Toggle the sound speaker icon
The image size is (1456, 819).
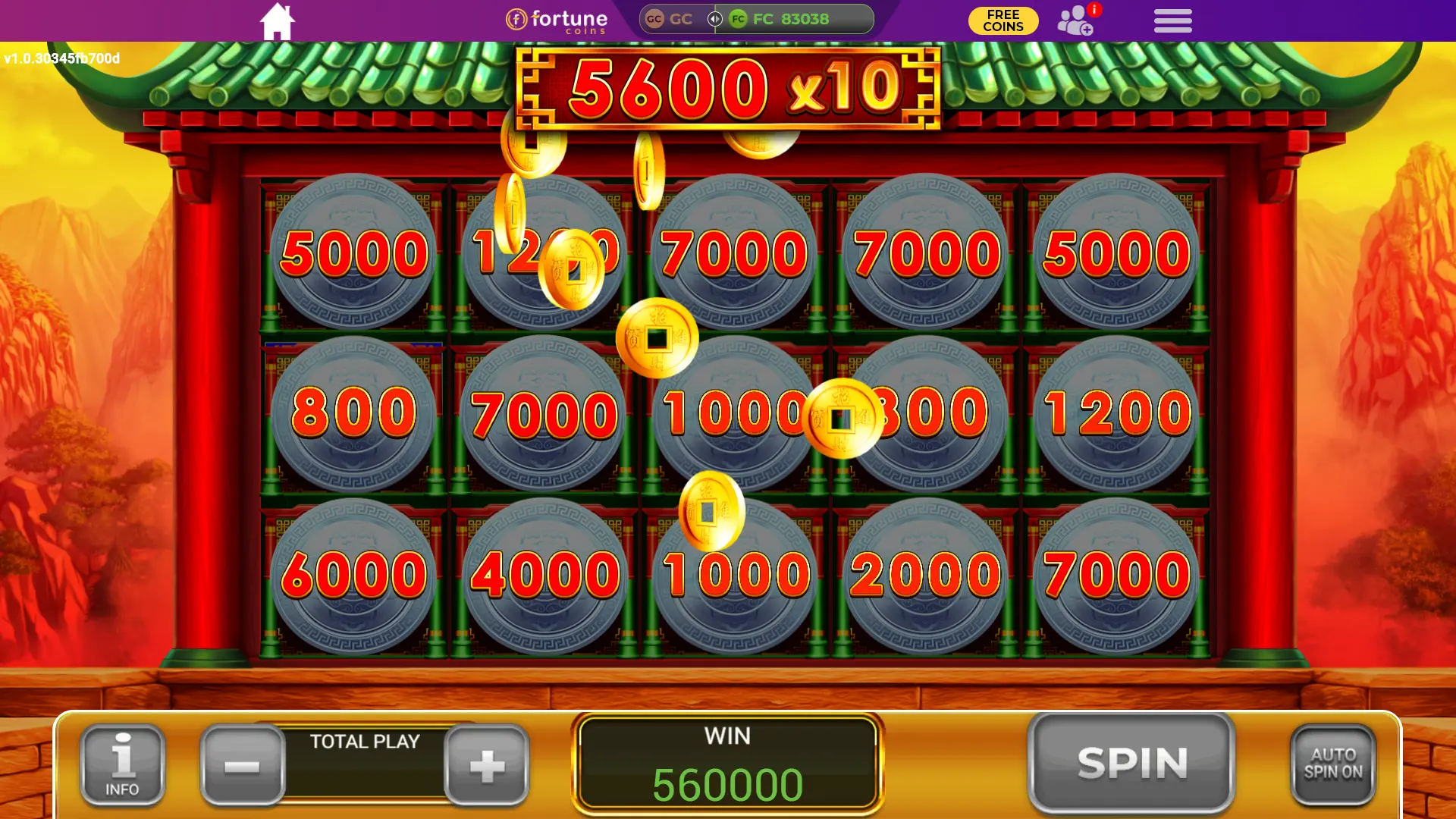tap(714, 19)
